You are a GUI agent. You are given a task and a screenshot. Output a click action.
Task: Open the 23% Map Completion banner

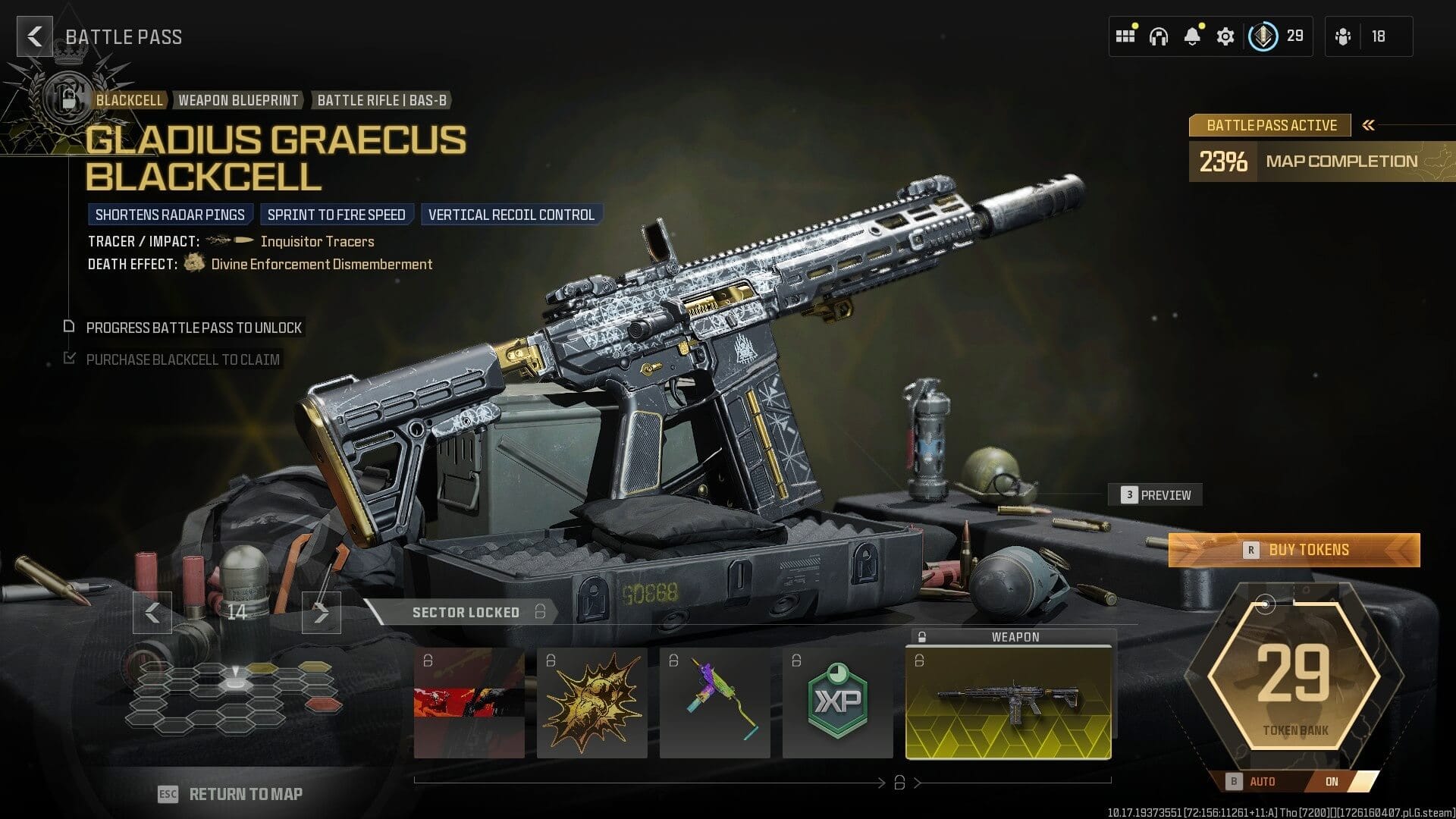click(1321, 162)
